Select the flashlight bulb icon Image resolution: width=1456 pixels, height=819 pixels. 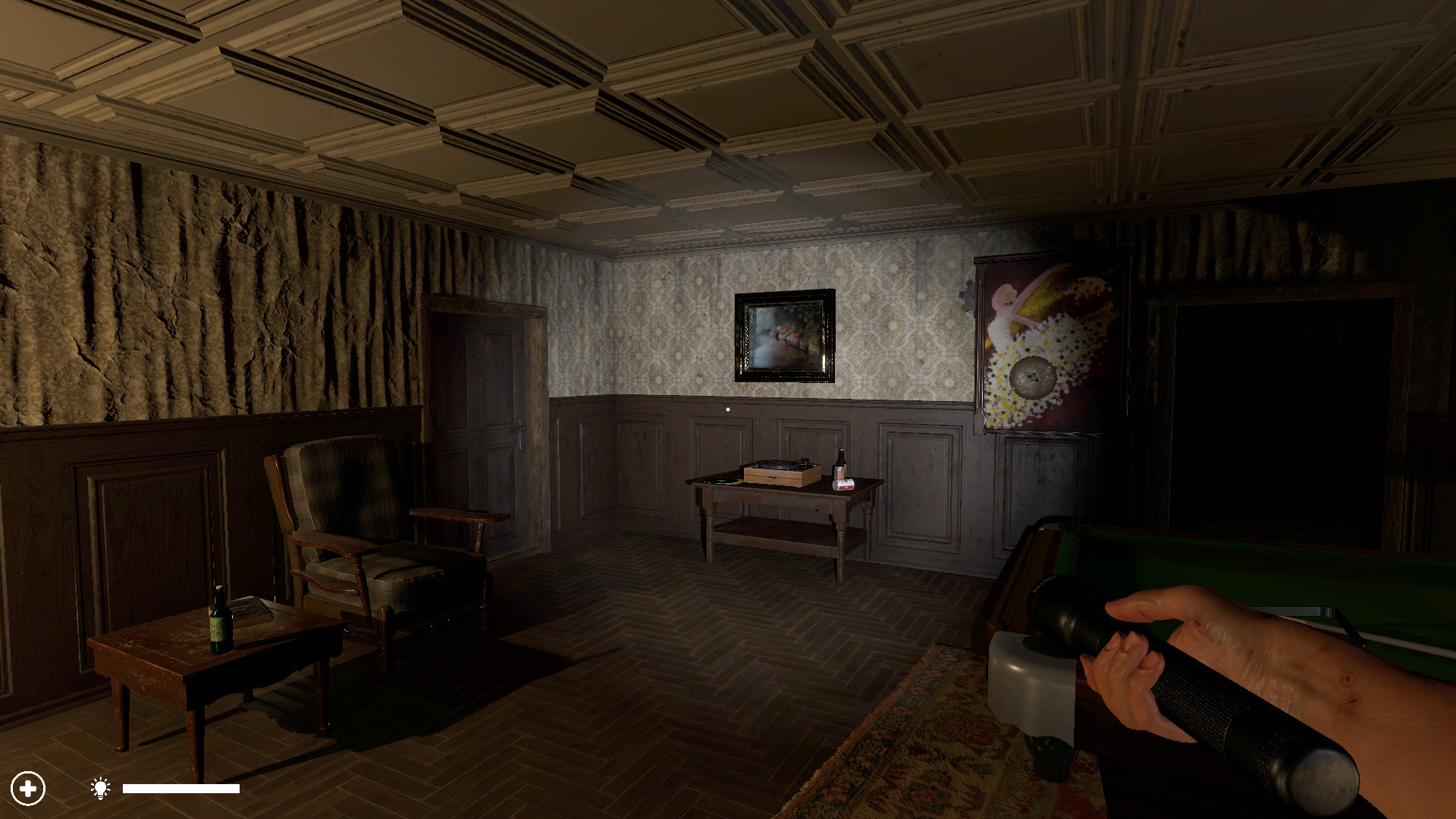(99, 789)
